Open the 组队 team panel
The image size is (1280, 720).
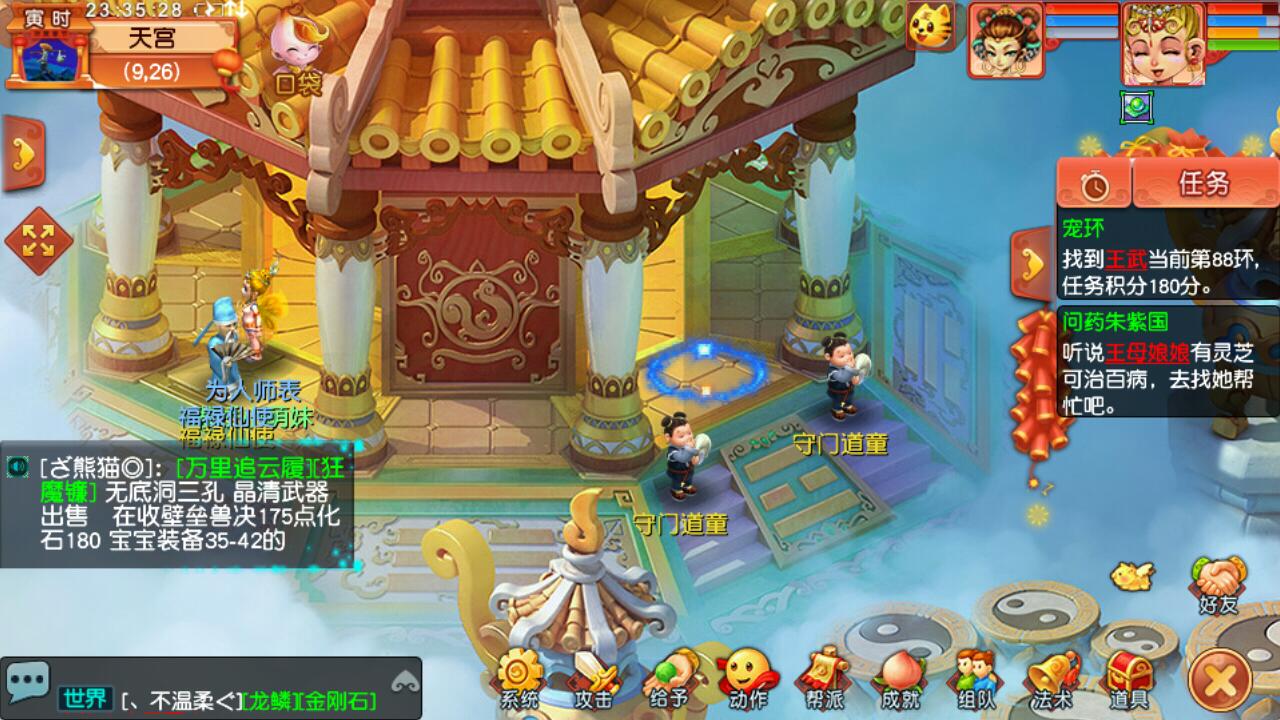tap(974, 677)
